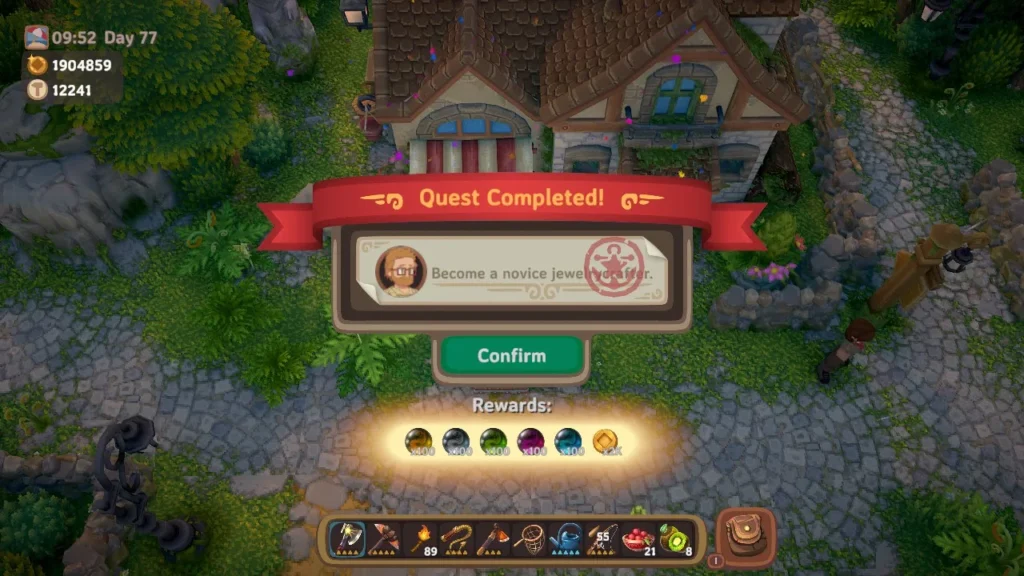Viewport: 1024px width, 576px height.
Task: Click the purple gem reward icon
Action: (529, 441)
